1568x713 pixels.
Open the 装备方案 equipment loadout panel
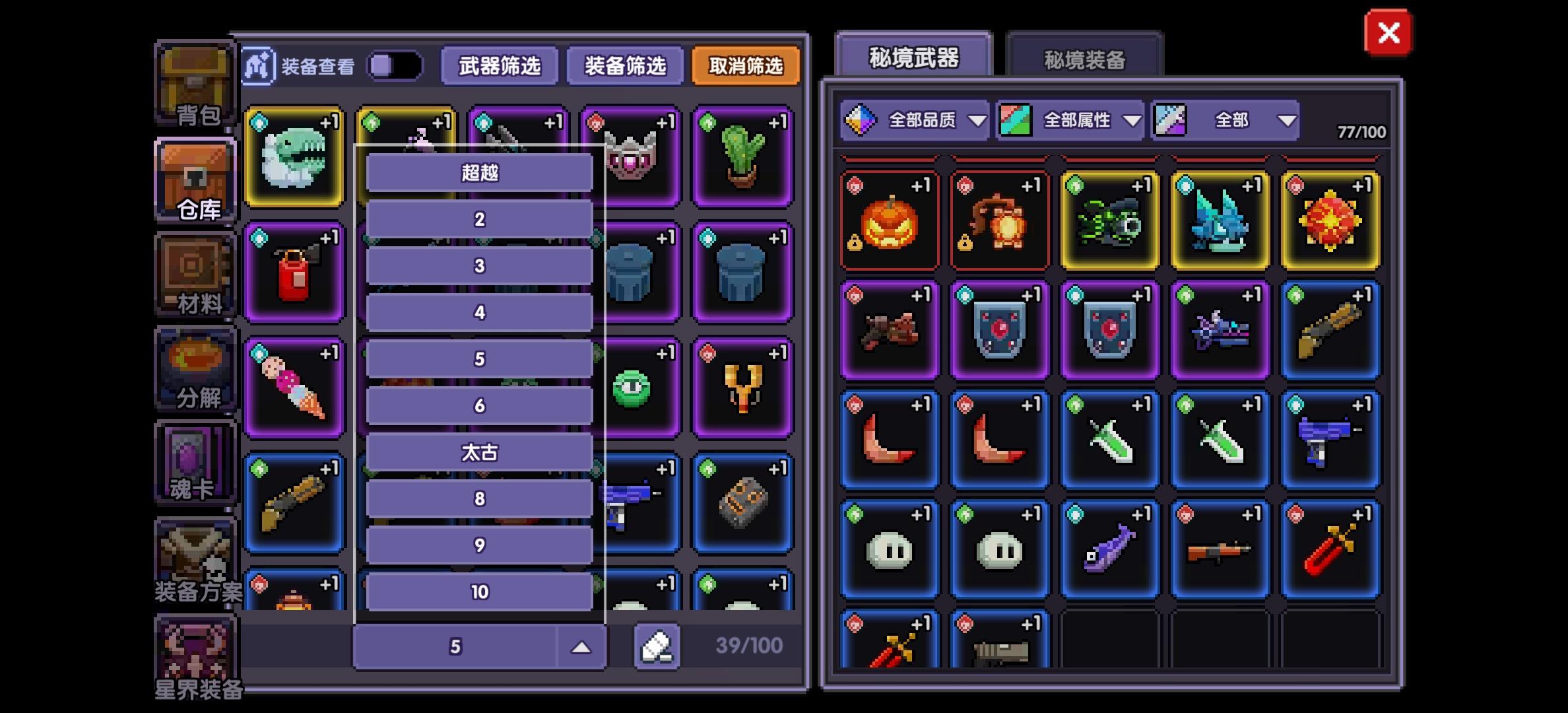(x=196, y=558)
